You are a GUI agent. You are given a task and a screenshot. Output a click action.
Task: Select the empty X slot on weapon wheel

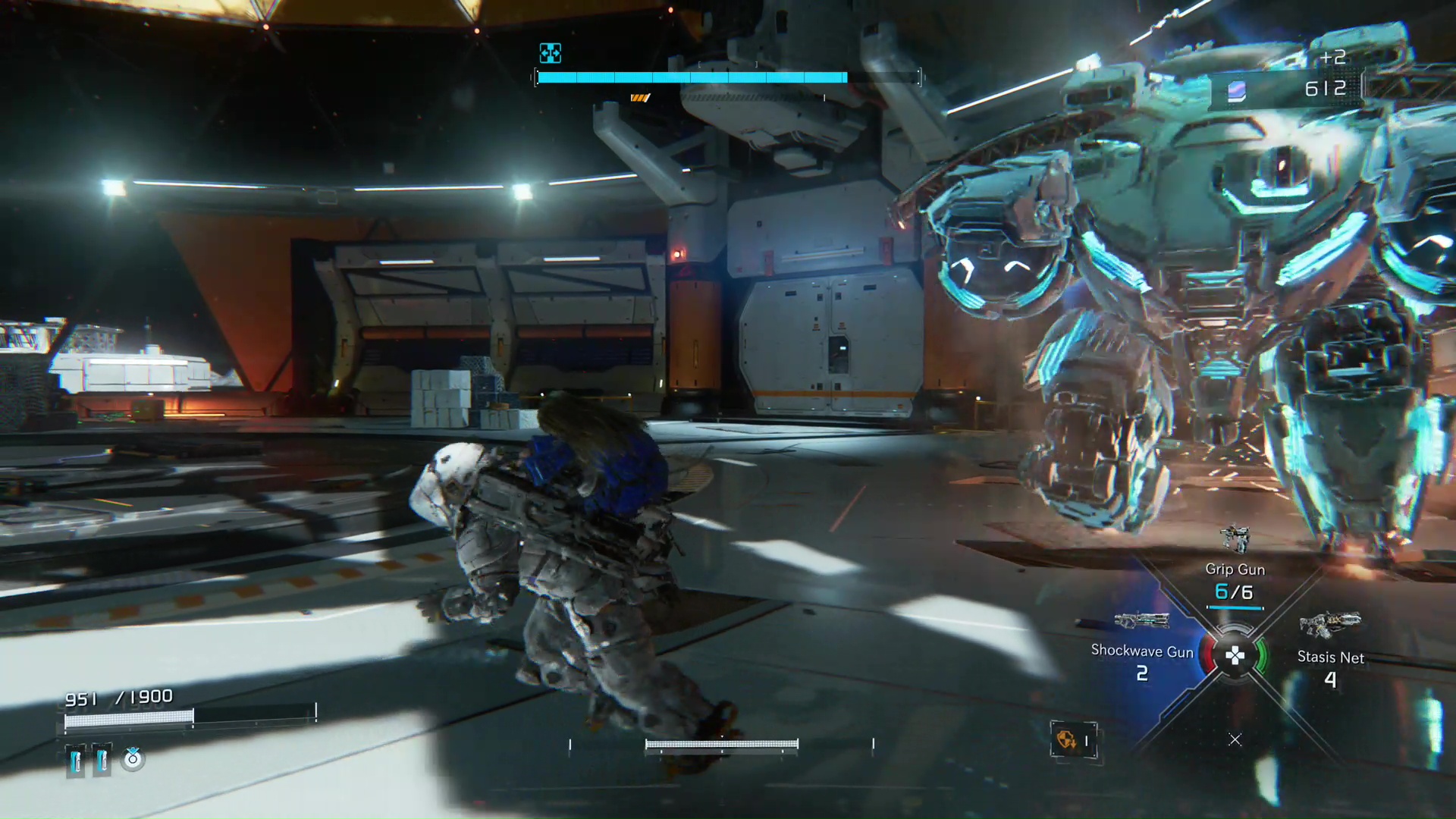(1235, 739)
